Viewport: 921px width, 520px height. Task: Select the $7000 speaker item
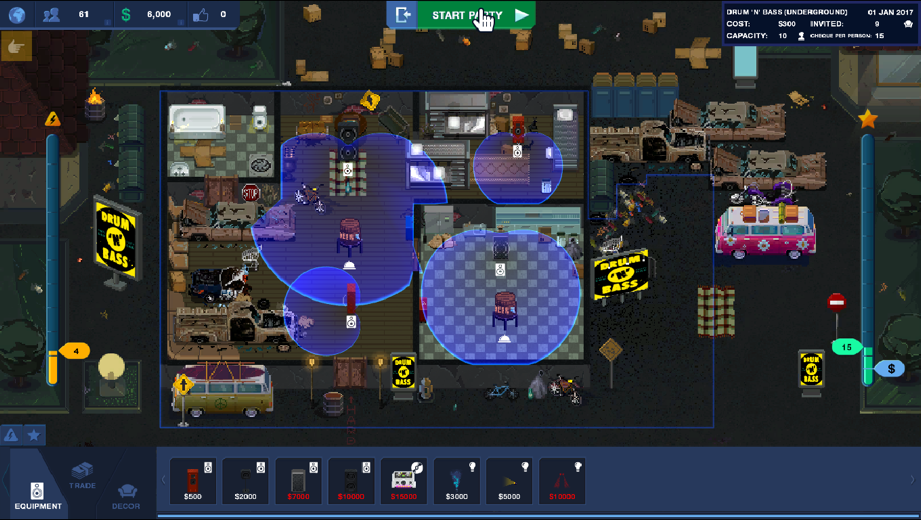point(298,481)
